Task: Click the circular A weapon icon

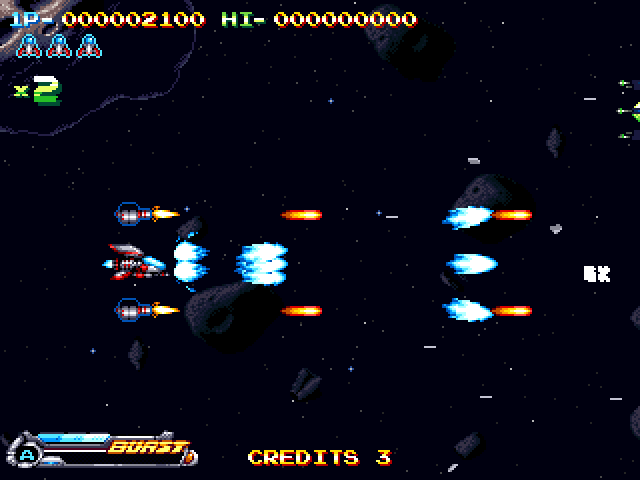Action: click(27, 455)
